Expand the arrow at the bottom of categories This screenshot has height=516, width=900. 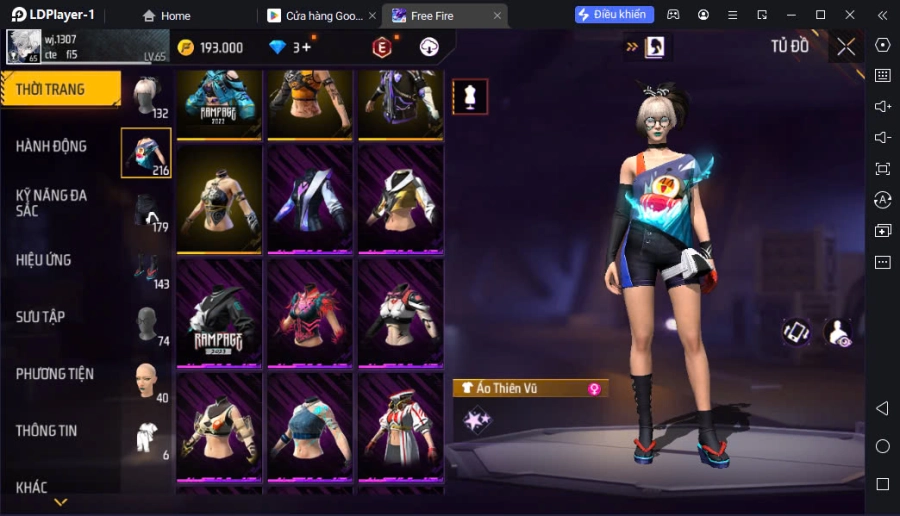[61, 502]
